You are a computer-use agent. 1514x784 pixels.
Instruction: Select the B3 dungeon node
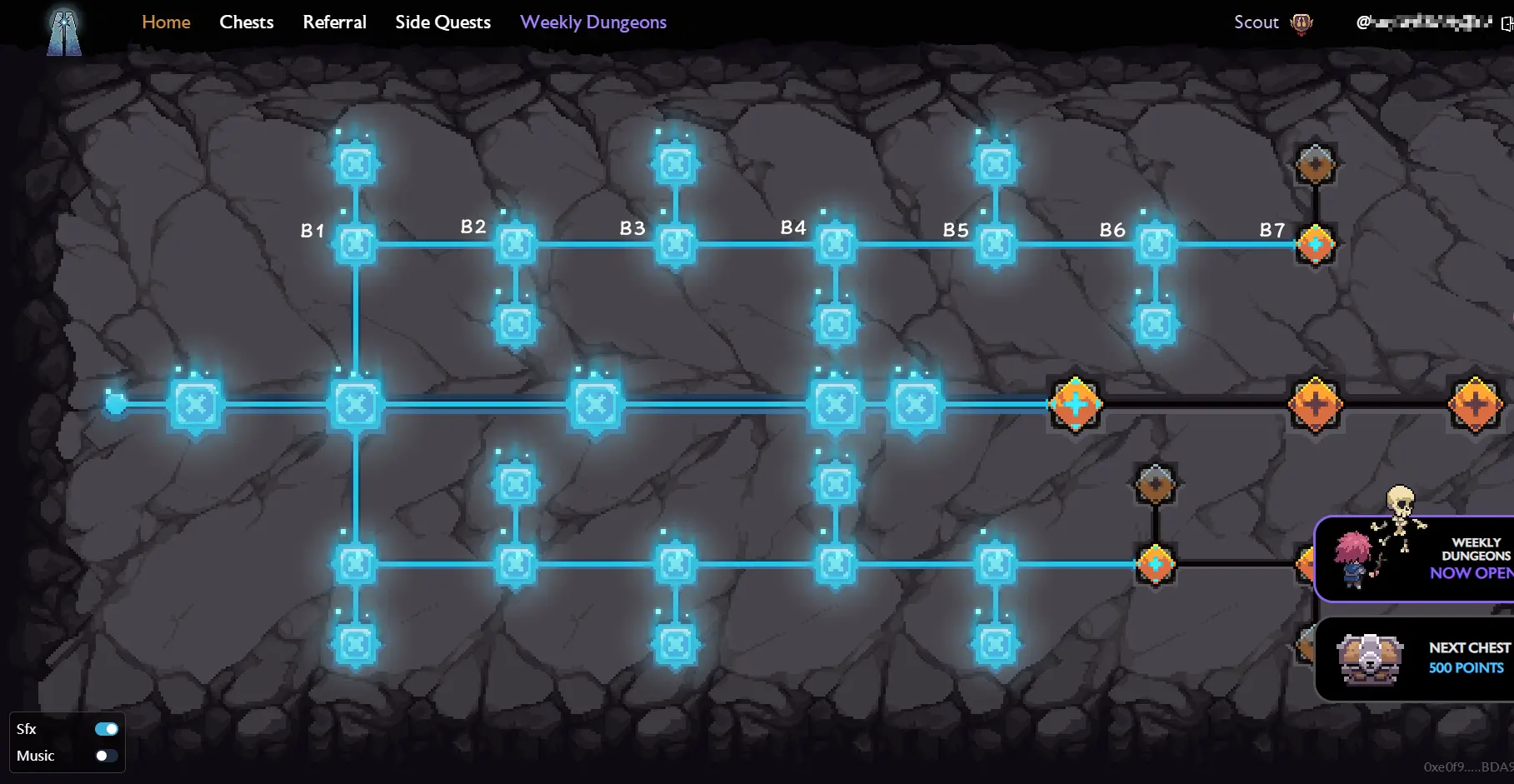click(676, 244)
